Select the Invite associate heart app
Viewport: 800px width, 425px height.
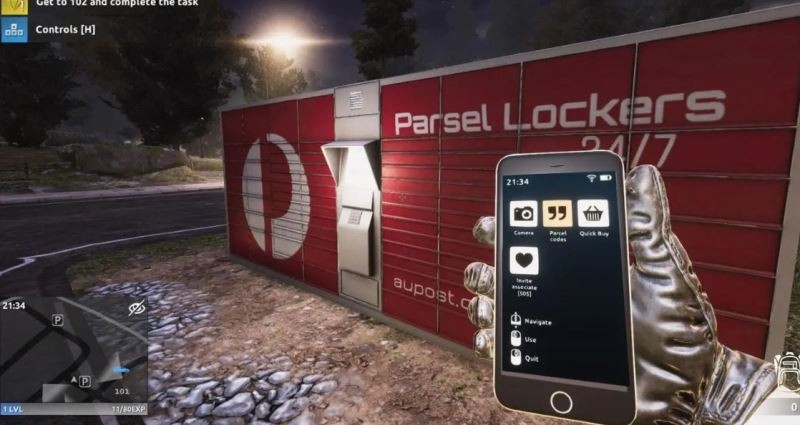(x=524, y=260)
